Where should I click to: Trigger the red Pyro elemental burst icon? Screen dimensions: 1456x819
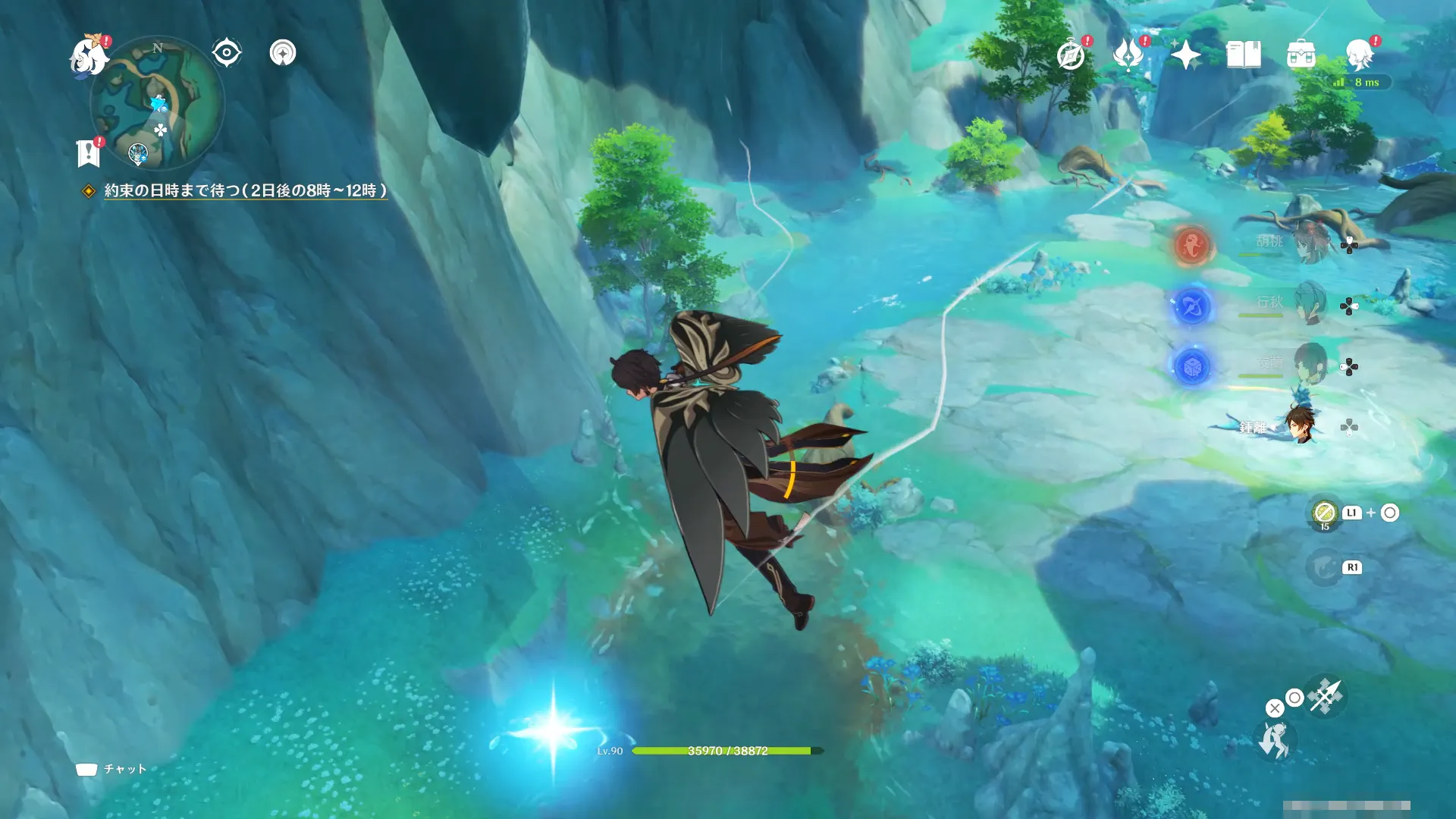(x=1191, y=245)
